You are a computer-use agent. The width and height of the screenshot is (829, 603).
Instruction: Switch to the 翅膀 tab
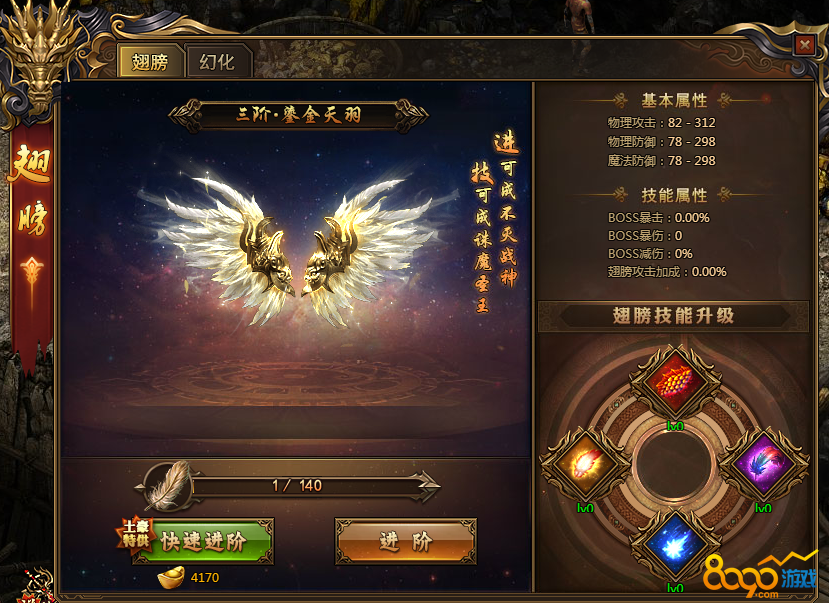coord(150,62)
